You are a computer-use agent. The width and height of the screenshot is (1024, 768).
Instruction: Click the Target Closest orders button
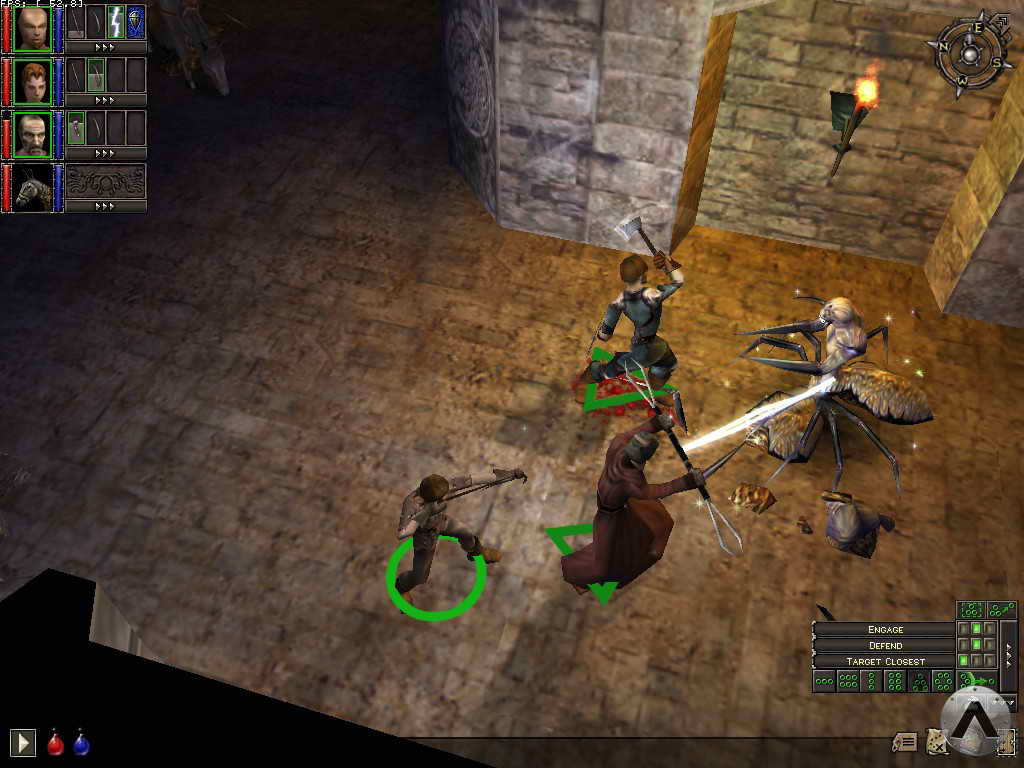tap(885, 661)
